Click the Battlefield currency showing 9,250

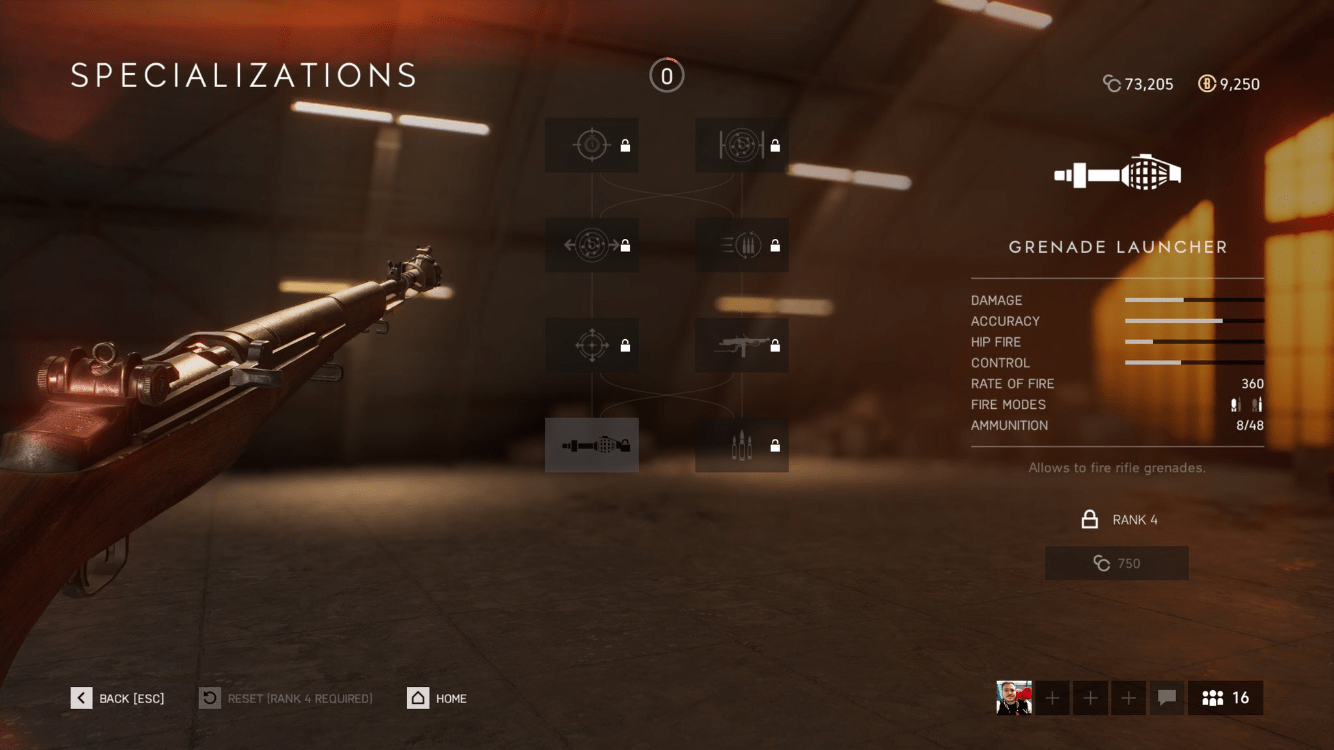pos(1229,84)
